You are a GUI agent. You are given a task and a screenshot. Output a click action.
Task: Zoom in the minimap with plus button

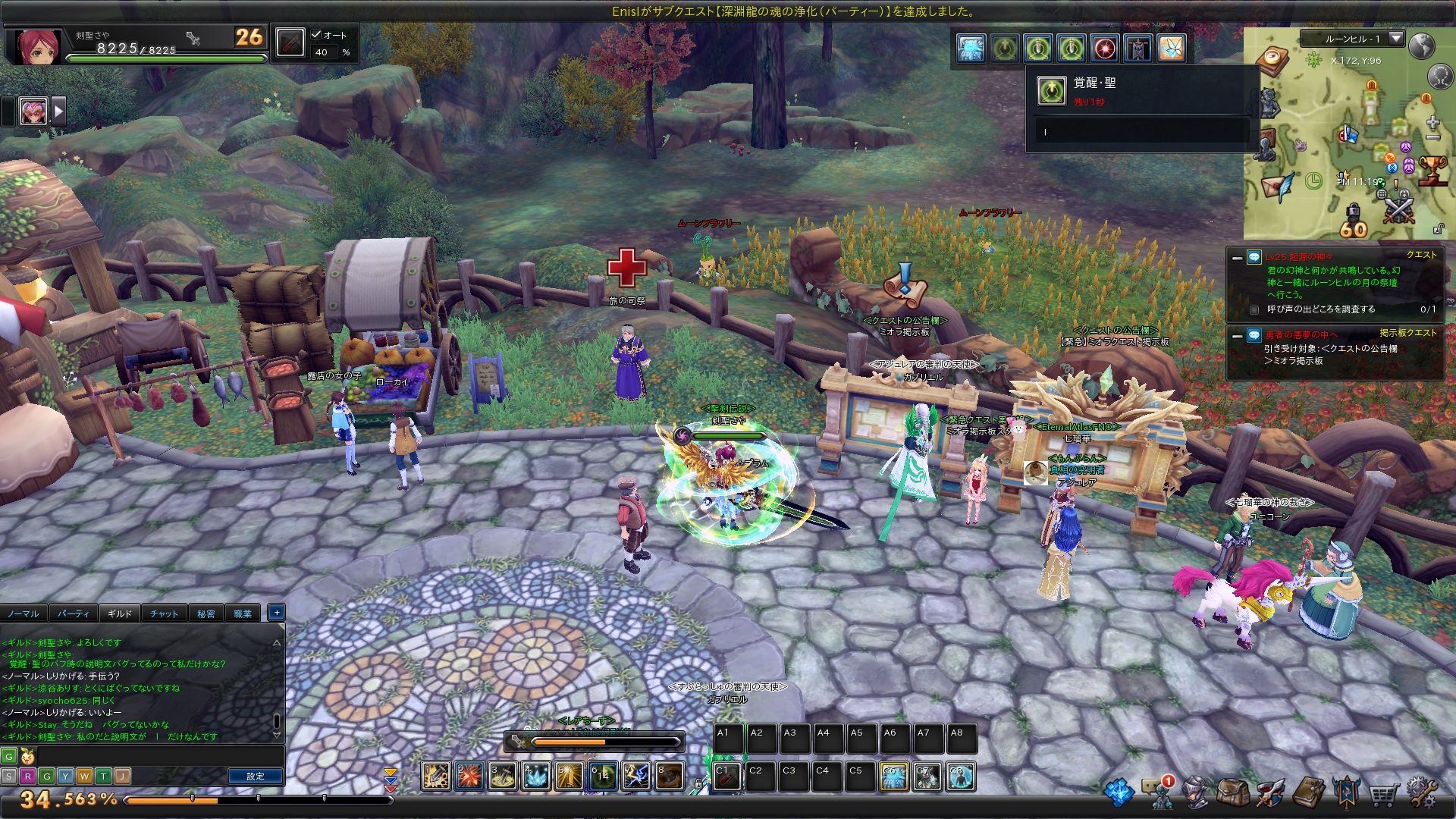(x=1432, y=123)
